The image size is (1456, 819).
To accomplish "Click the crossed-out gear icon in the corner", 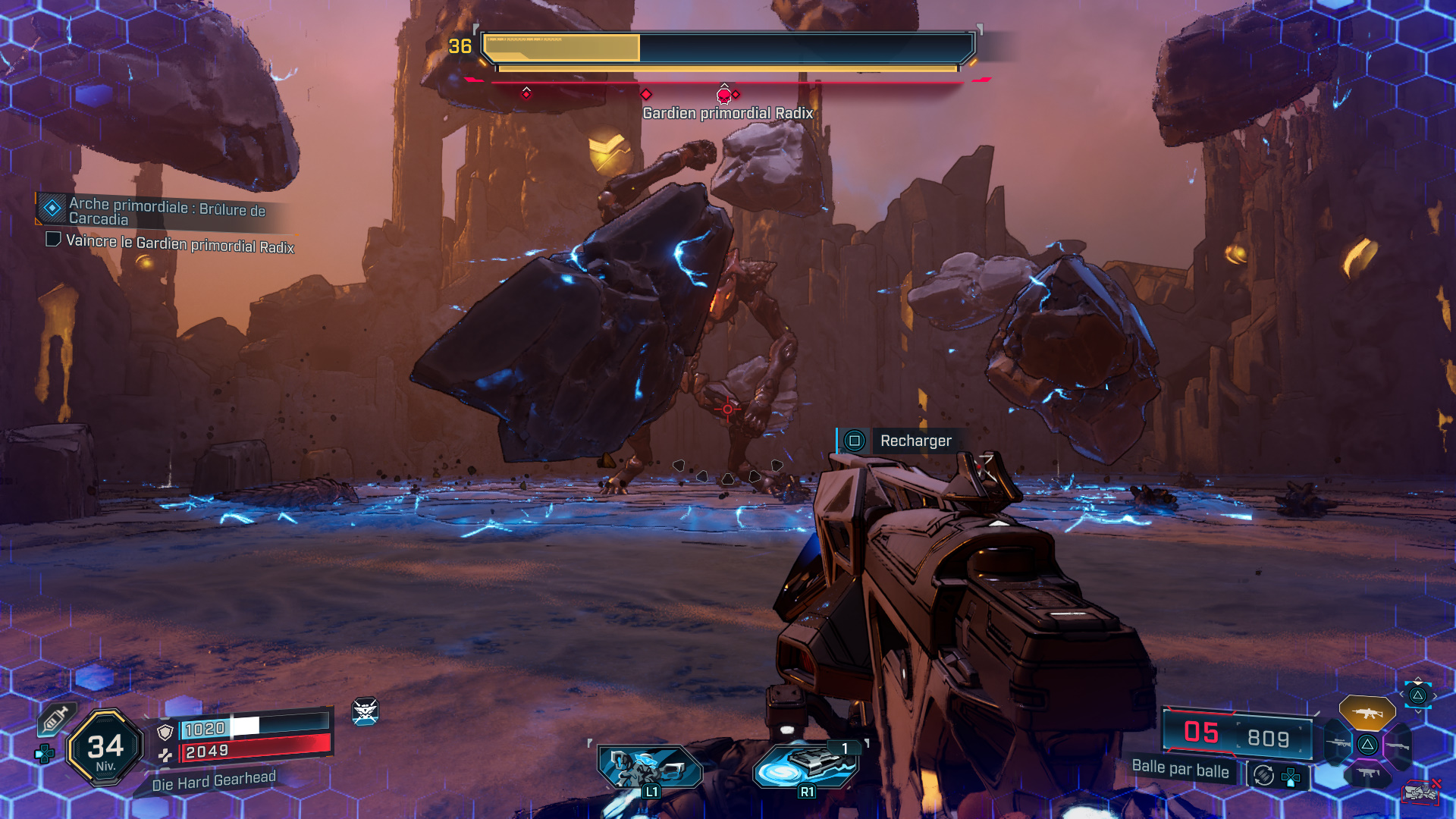I will tap(1420, 792).
